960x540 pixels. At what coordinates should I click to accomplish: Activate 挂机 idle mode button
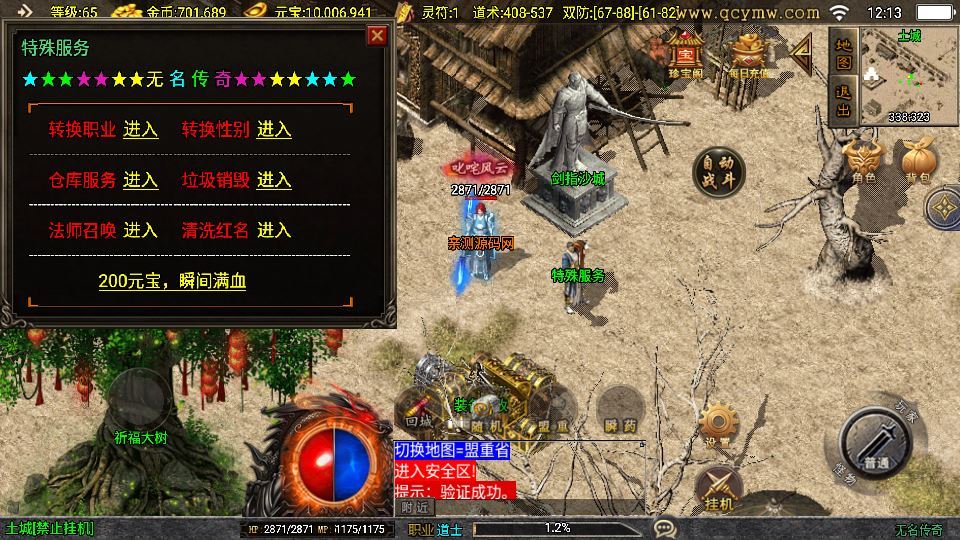pyautogui.click(x=719, y=488)
